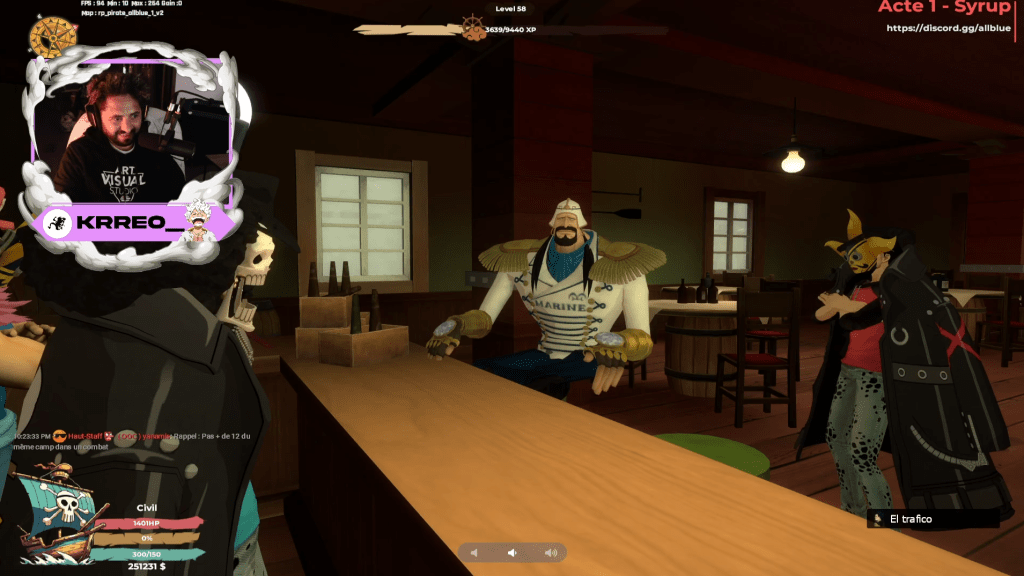The height and width of the screenshot is (576, 1024).
Task: Open the discord.gg/allblue link
Action: point(947,28)
